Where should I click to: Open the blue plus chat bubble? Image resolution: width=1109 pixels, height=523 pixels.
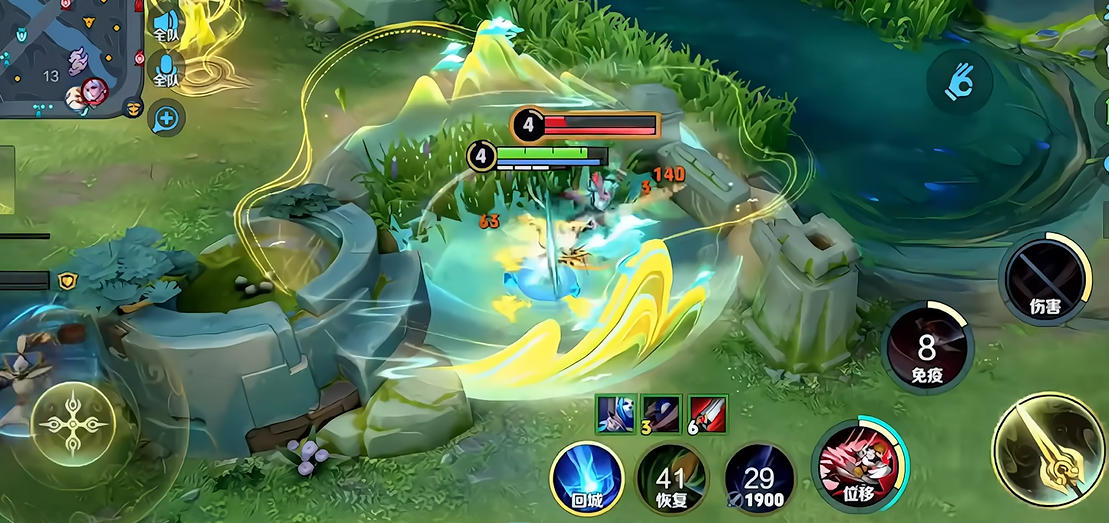pyautogui.click(x=166, y=120)
